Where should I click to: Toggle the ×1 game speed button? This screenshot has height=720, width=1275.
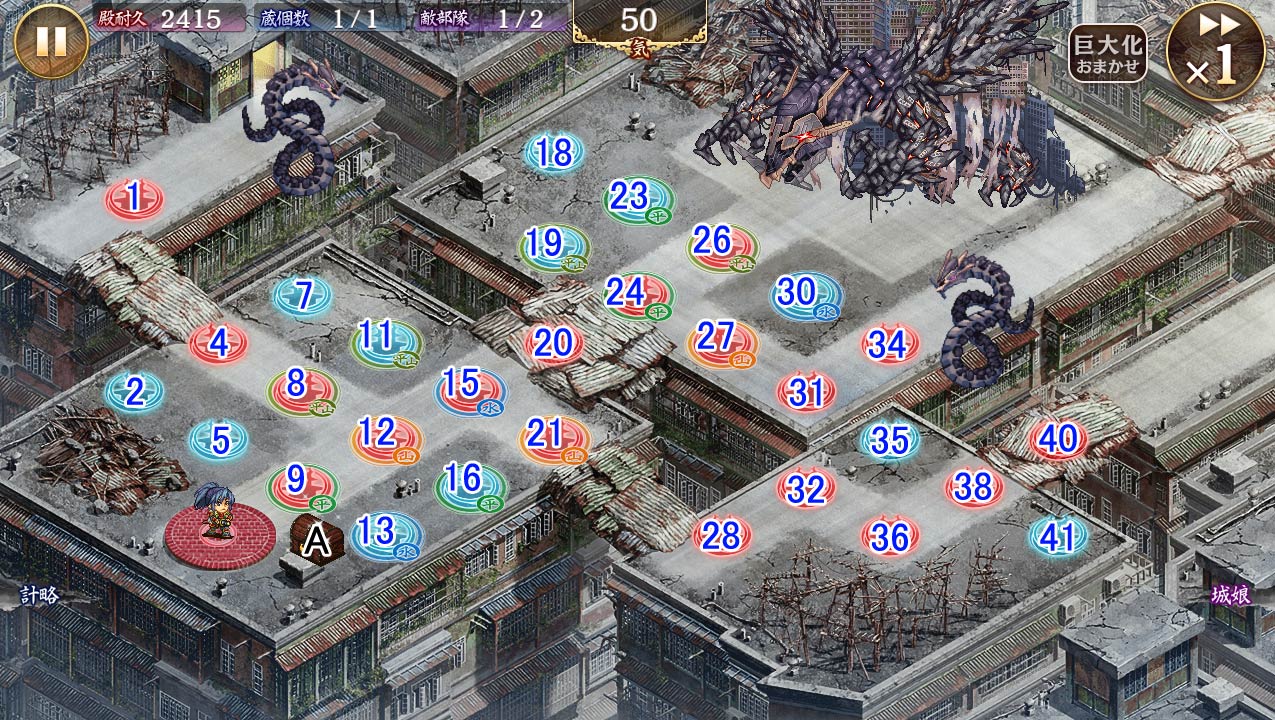(x=1215, y=52)
